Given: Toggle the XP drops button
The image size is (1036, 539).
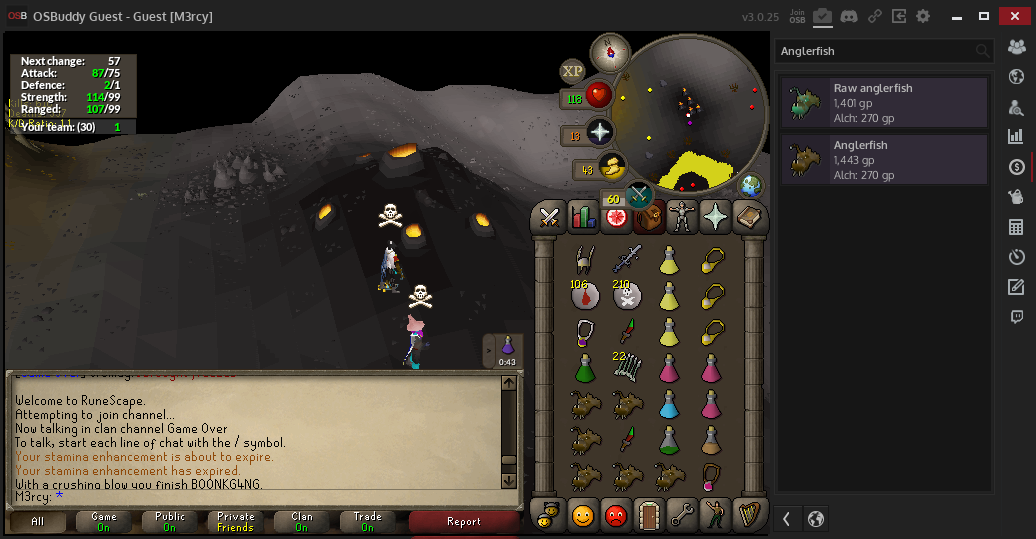Looking at the screenshot, I should click(x=572, y=70).
